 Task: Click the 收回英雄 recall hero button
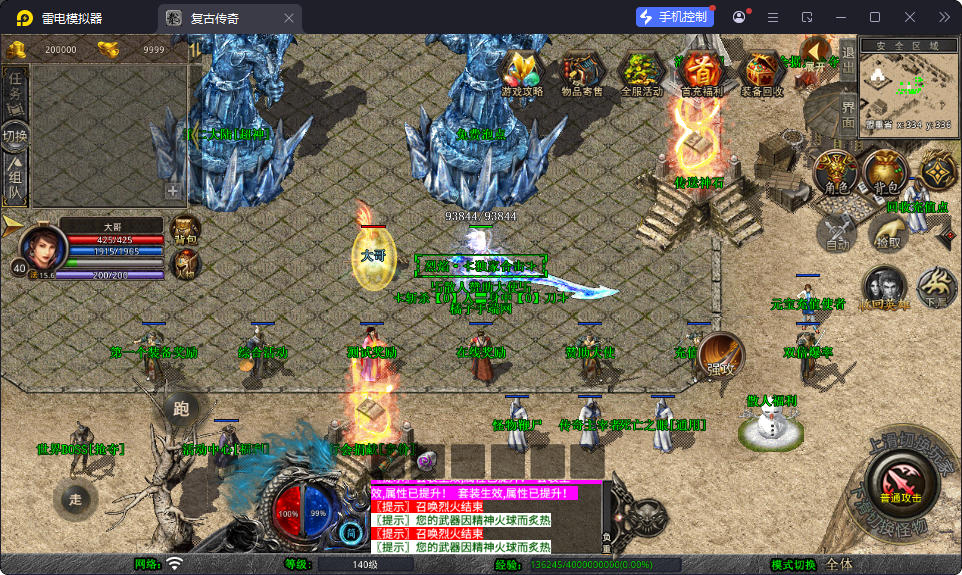[884, 288]
